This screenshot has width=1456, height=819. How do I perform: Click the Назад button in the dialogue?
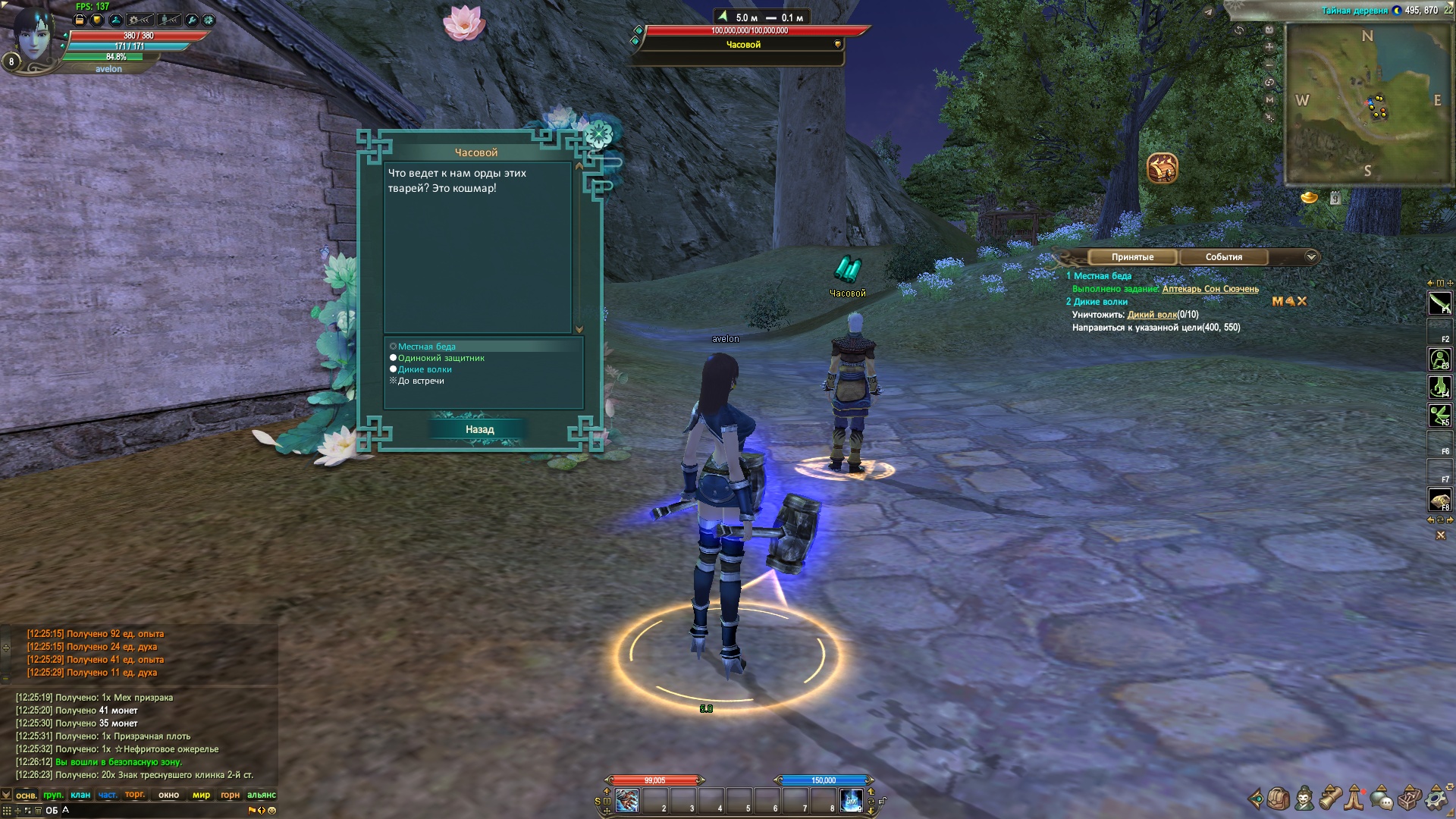[479, 429]
